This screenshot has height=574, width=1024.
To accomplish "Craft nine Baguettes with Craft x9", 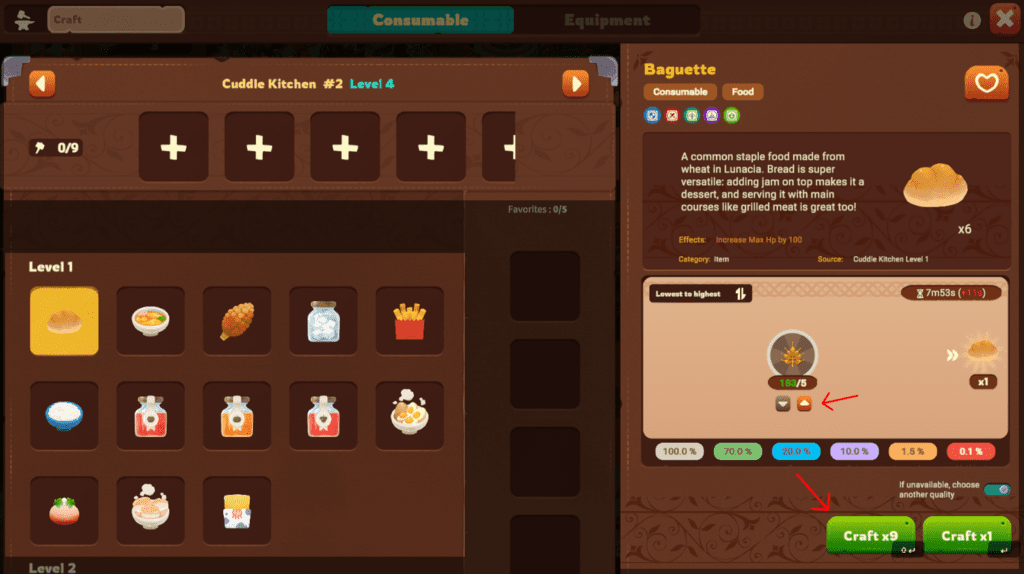I will point(870,535).
